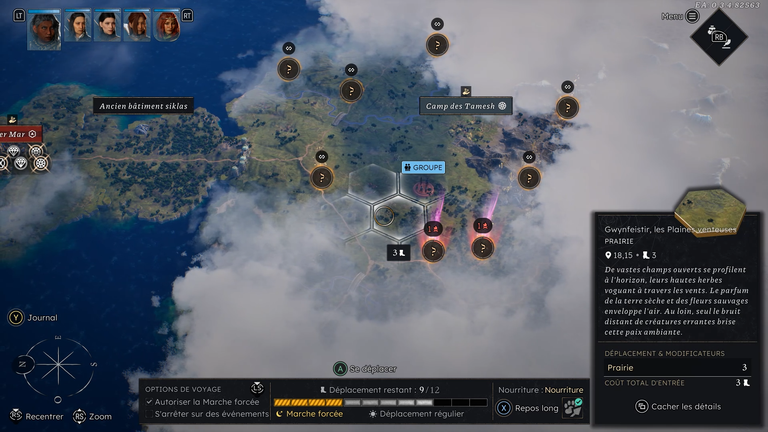Toggle Autoriser la Marche forcée checkbox
This screenshot has height=432, width=768.
150,402
